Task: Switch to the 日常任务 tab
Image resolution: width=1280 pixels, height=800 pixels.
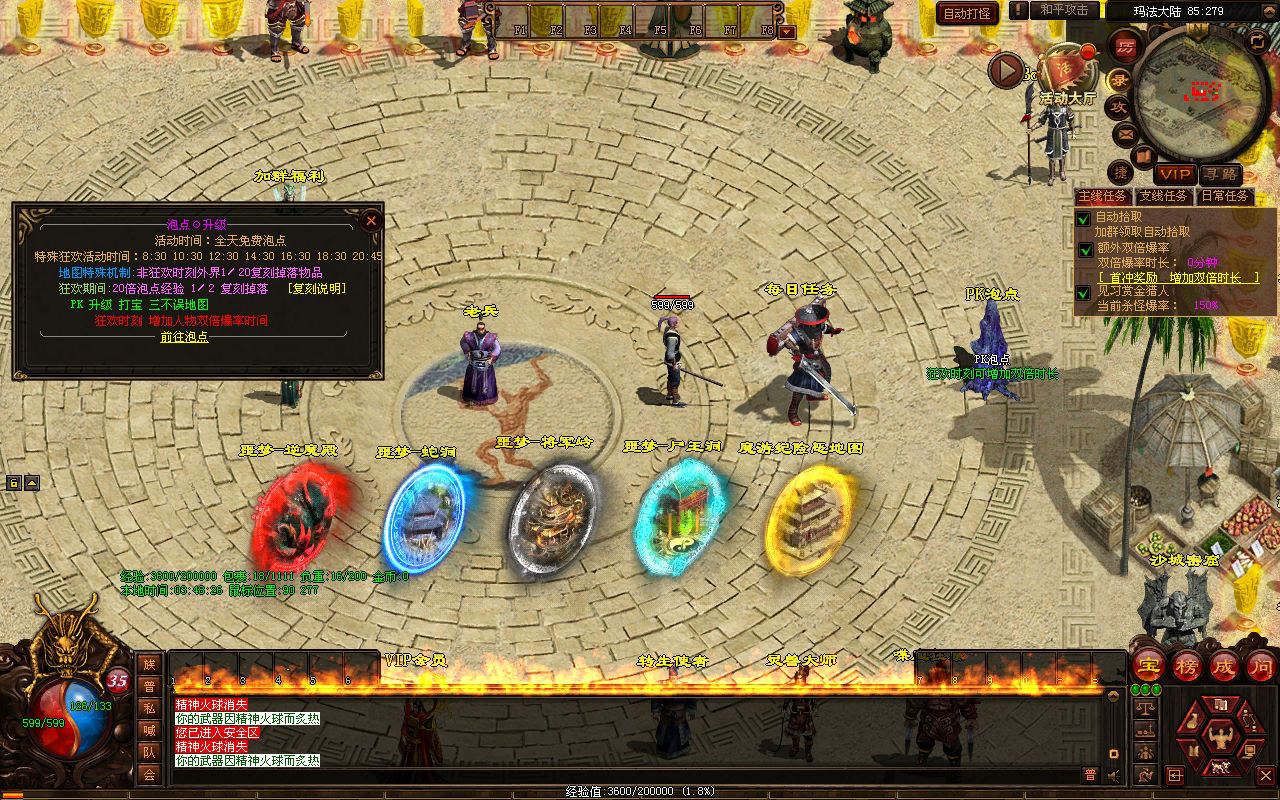Action: [x=1224, y=196]
